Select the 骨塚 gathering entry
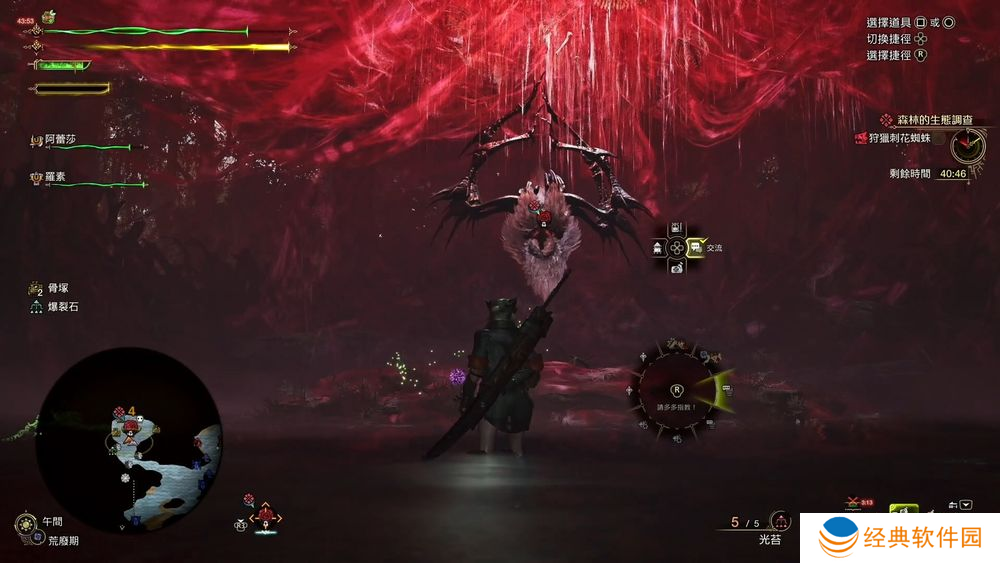The width and height of the screenshot is (1000, 563). (x=58, y=288)
